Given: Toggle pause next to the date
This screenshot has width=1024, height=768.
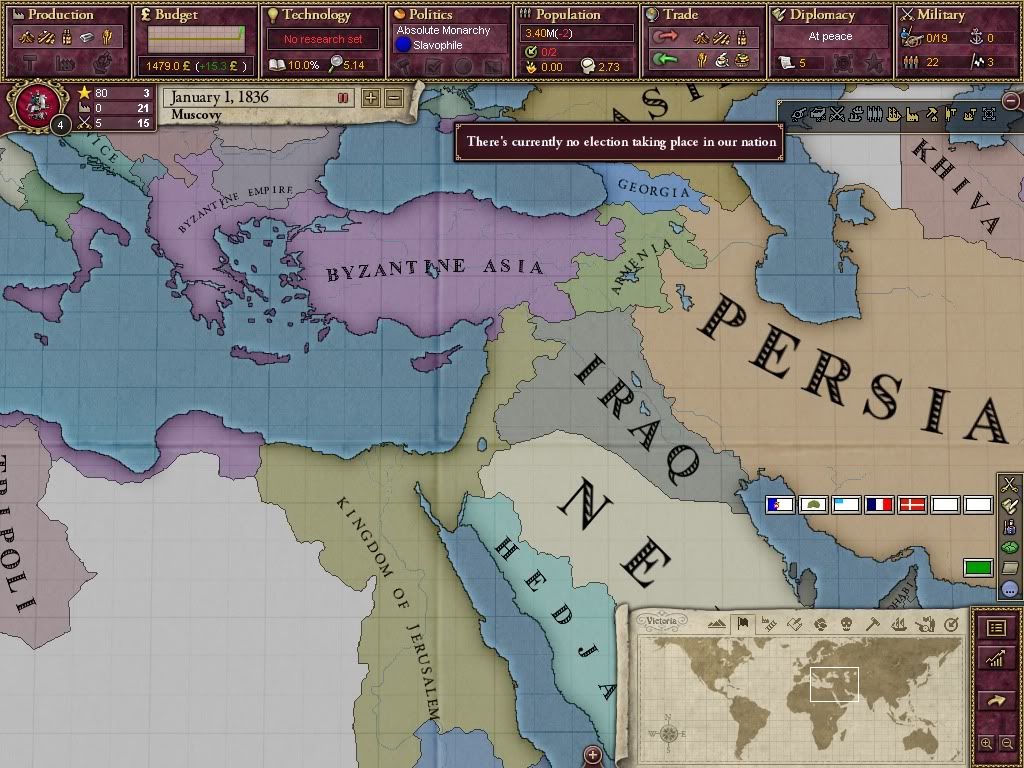Looking at the screenshot, I should (343, 98).
